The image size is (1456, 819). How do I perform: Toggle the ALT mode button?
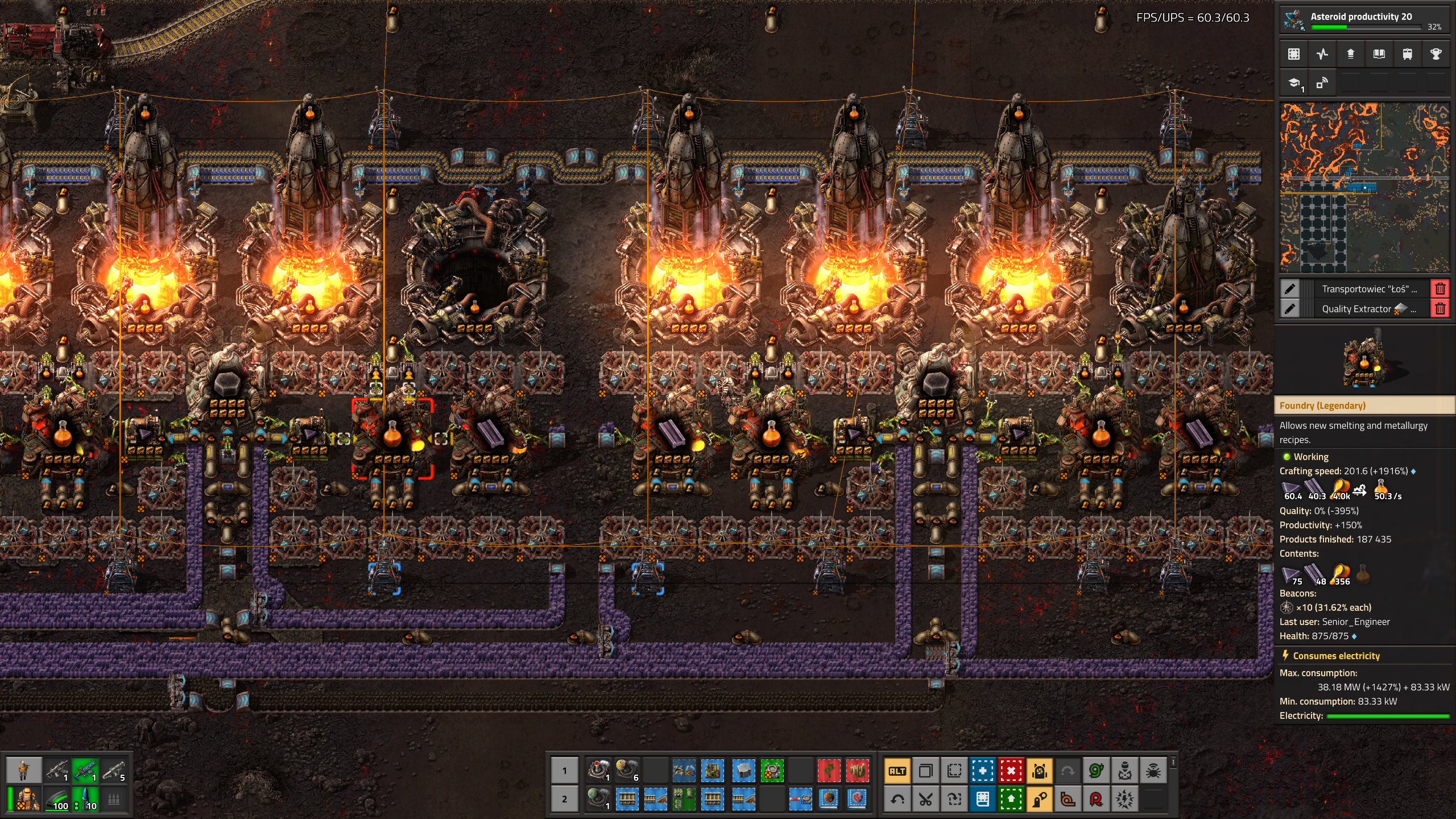click(897, 771)
